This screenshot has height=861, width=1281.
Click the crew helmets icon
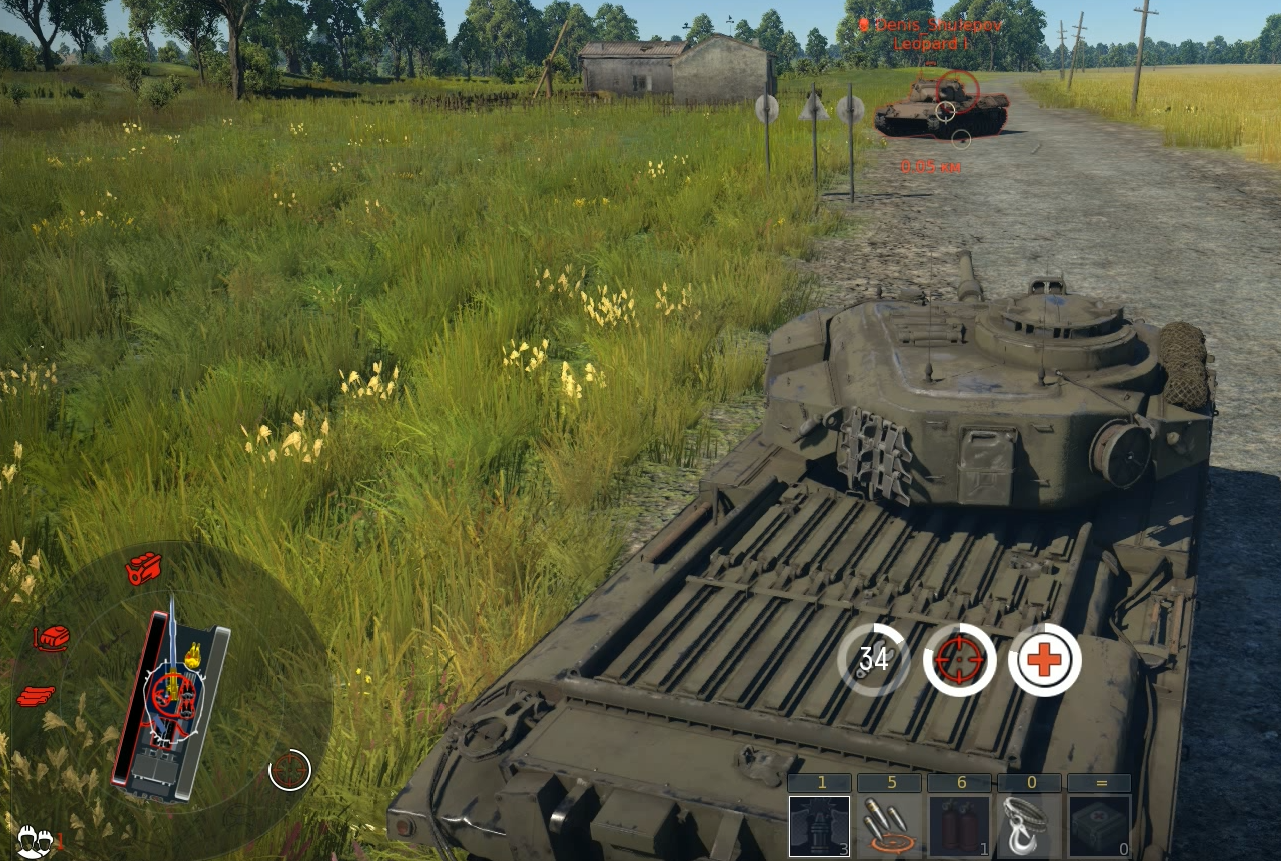tap(33, 840)
